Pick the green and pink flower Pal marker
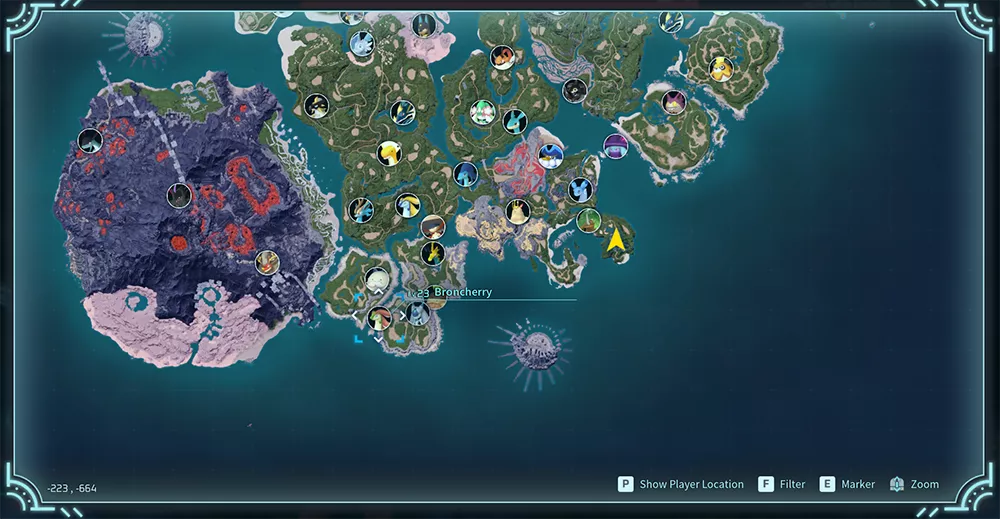The image size is (1000, 519). pos(483,111)
